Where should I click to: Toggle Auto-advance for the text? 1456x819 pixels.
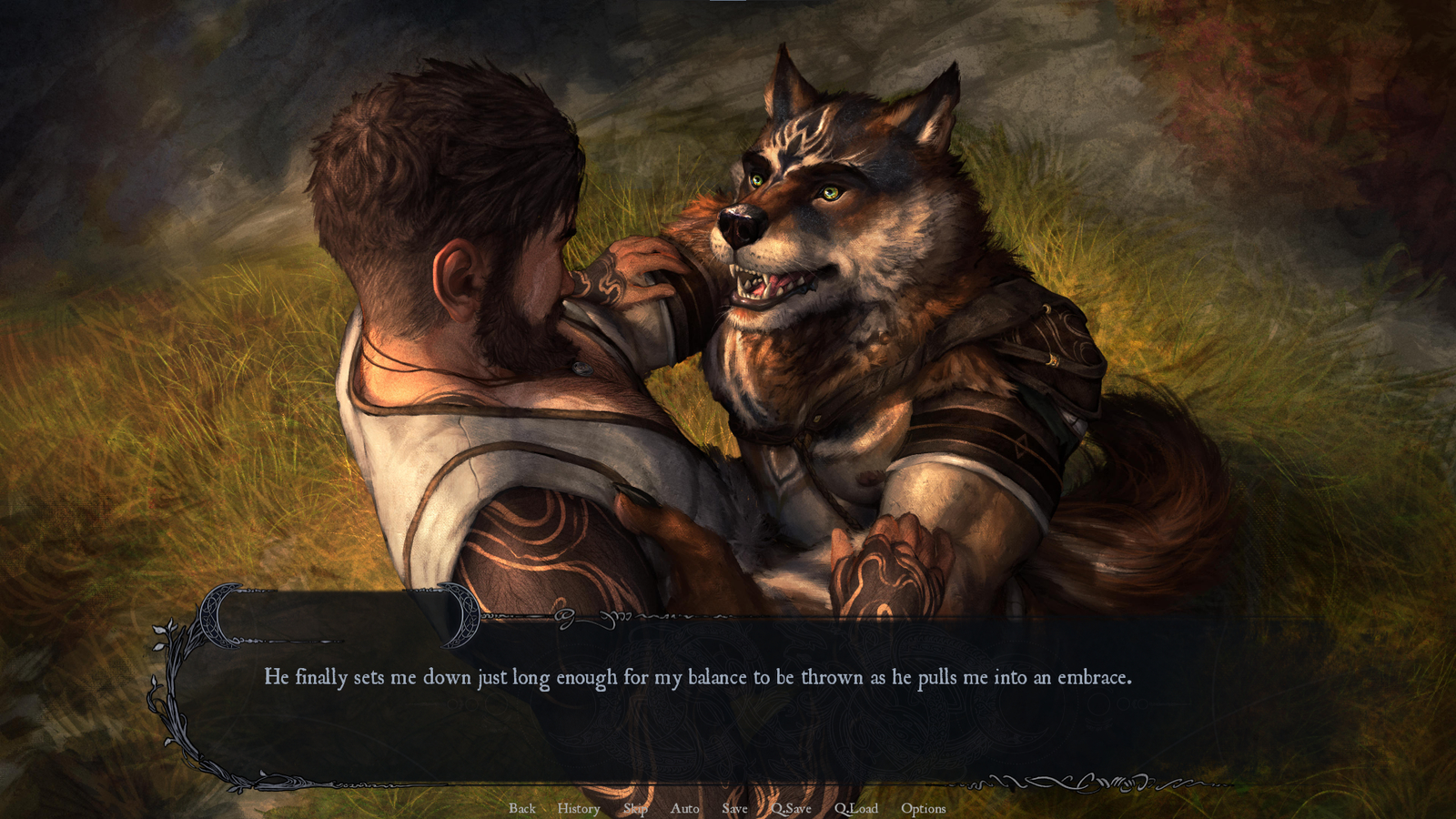684,808
